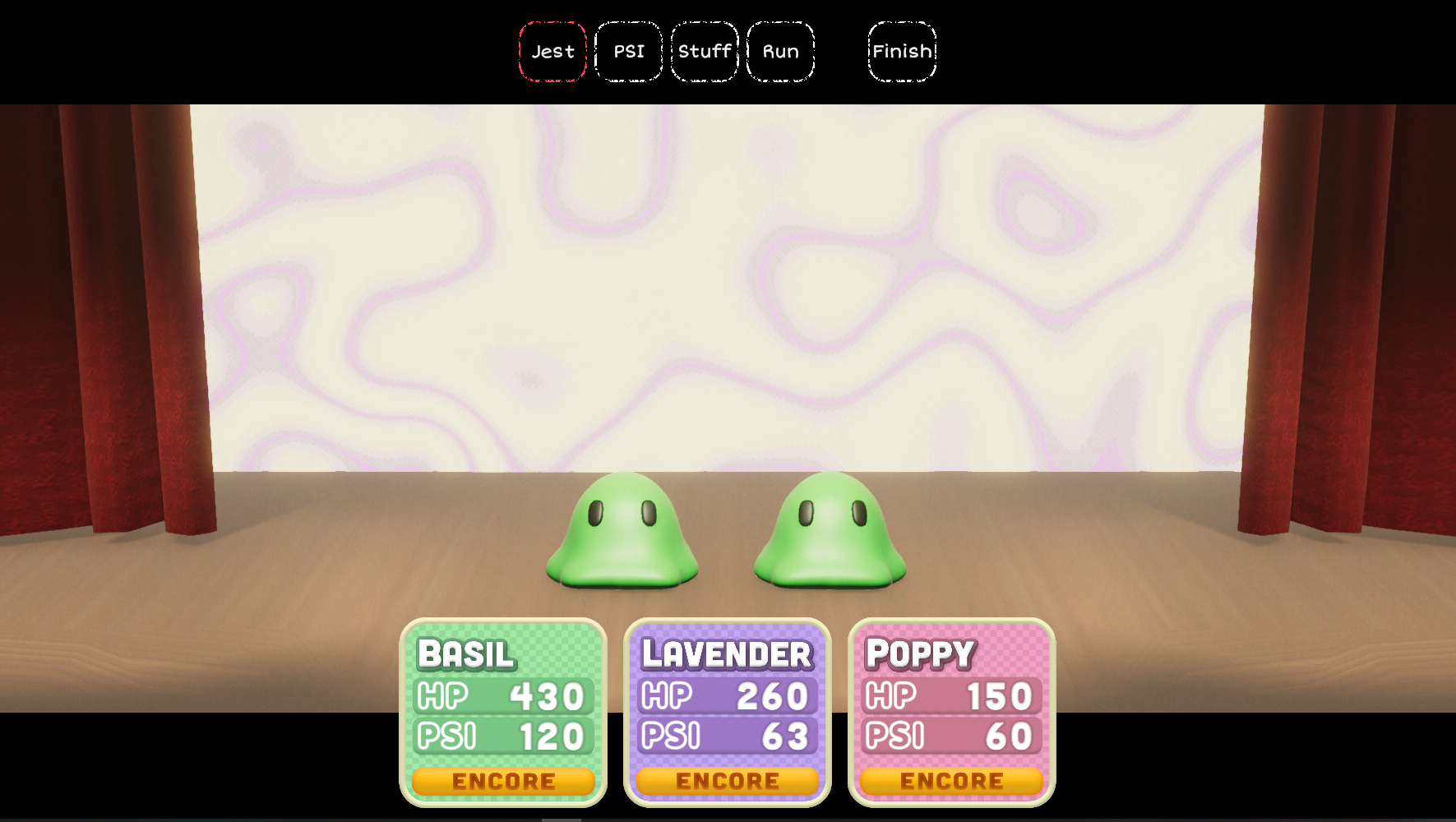Screen dimensions: 1456x822
Task: Open the PSI command menu
Action: tap(628, 51)
